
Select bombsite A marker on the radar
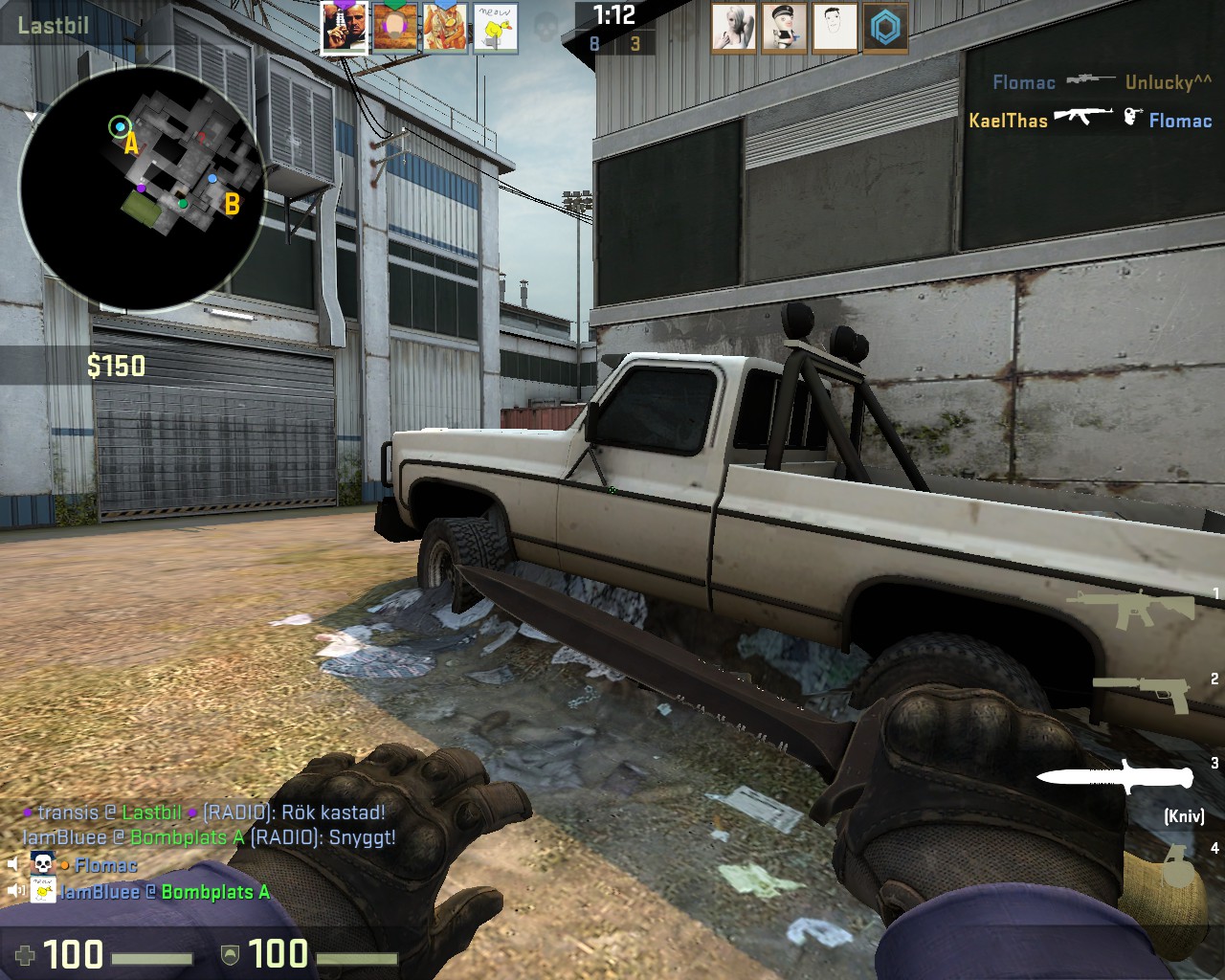[x=131, y=144]
